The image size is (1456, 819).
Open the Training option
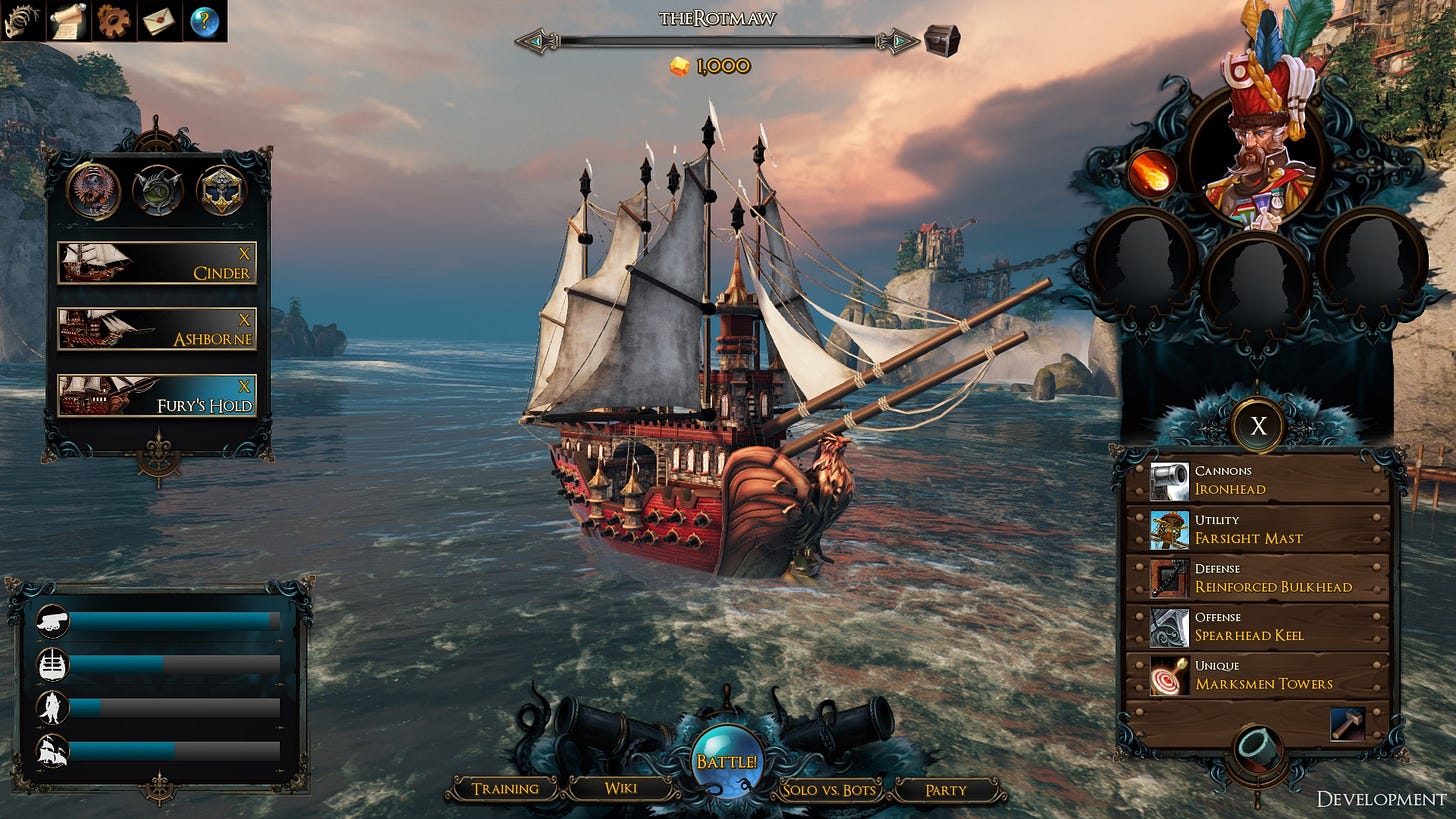(x=506, y=788)
